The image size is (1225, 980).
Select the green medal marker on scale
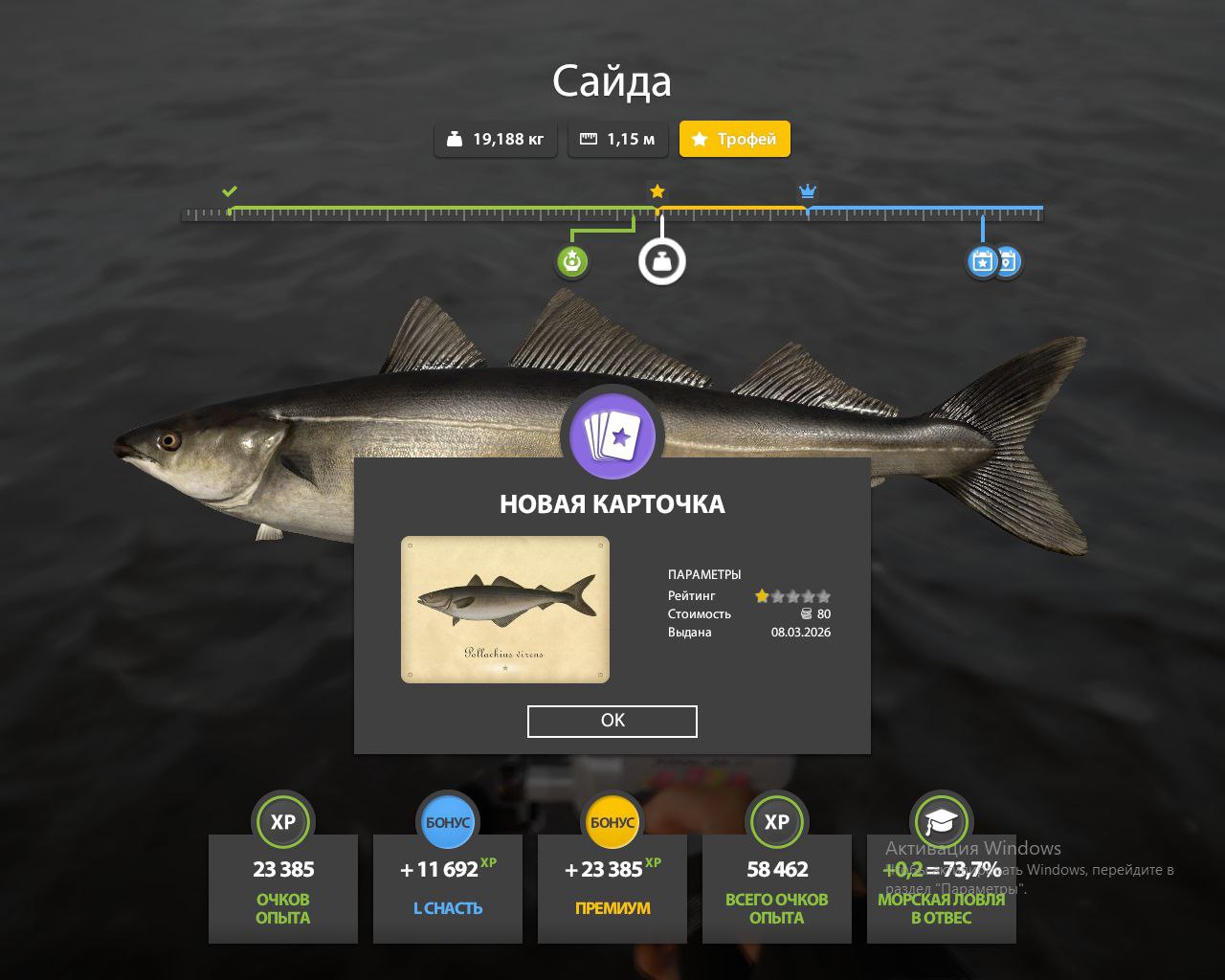(x=572, y=260)
